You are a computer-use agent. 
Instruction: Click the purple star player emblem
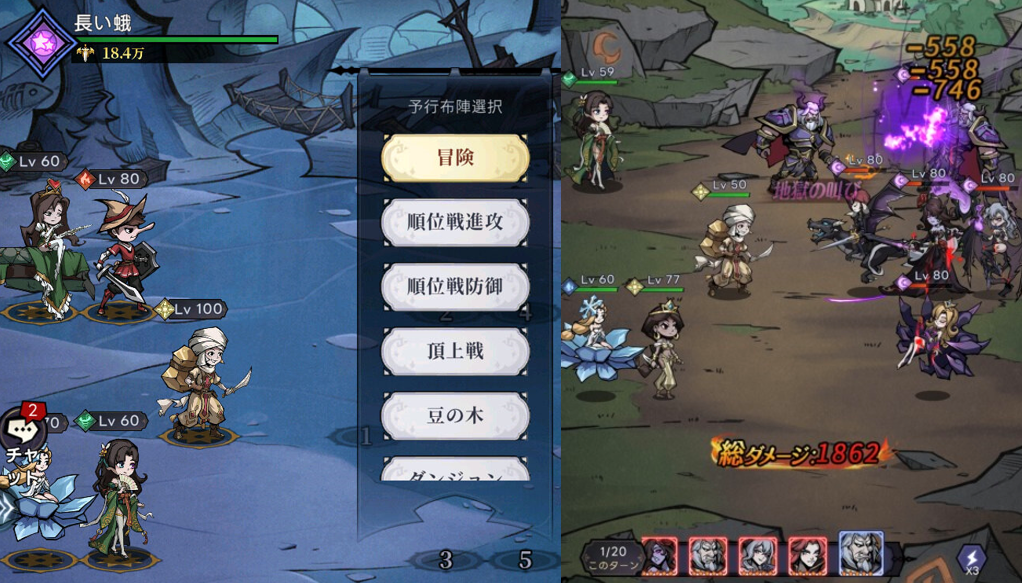tap(42, 43)
